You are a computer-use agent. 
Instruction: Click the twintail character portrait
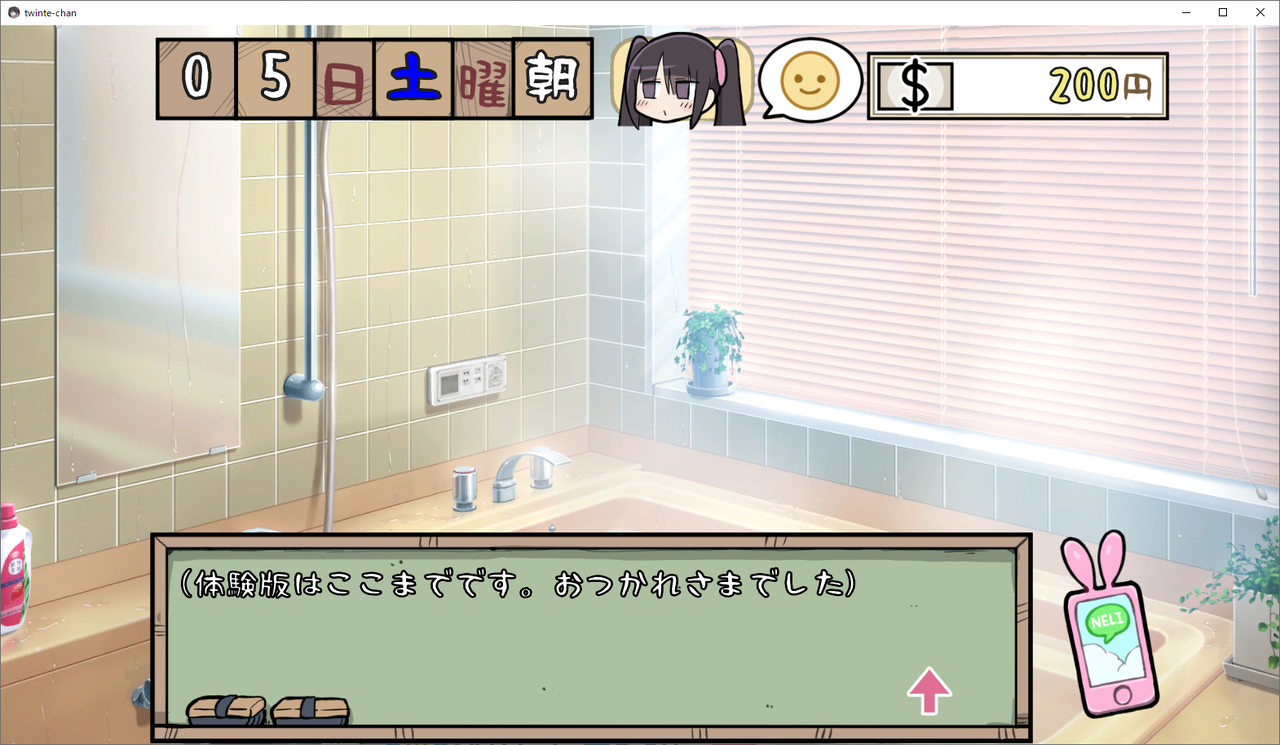[x=683, y=80]
